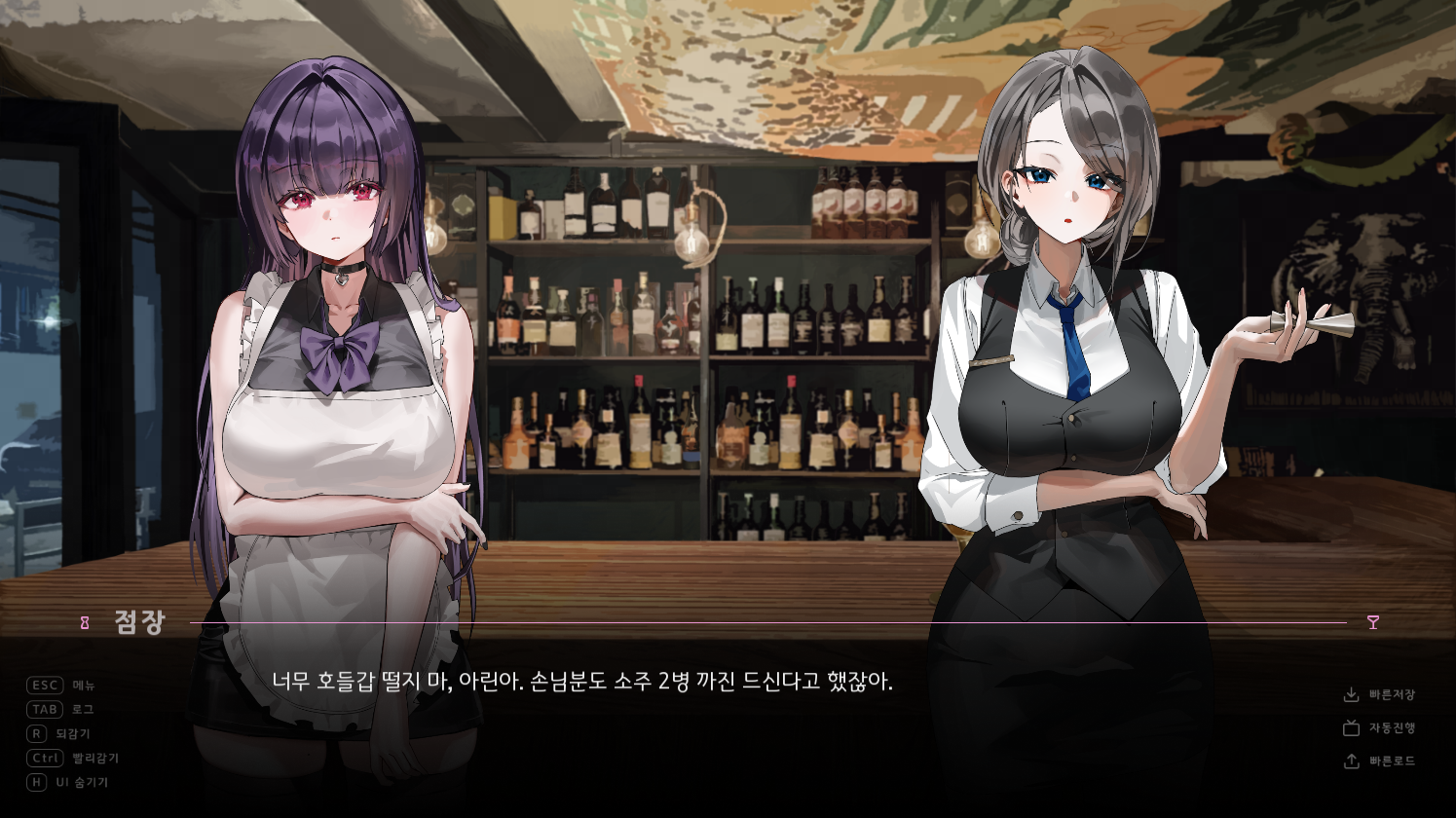This screenshot has width=1456, height=818.
Task: Click the H key badge icon
Action: coord(35,782)
